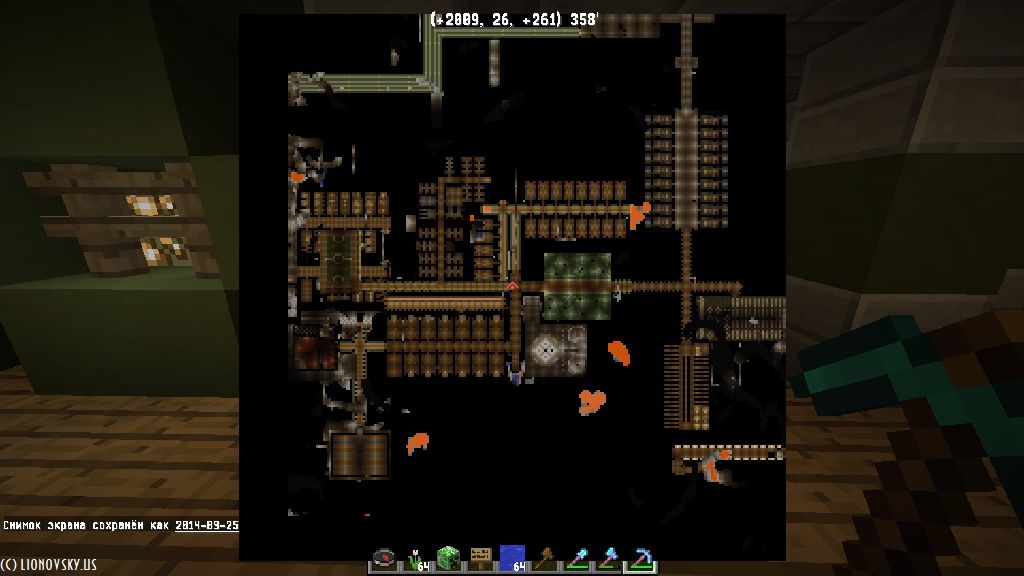Select the pink flower stack slot
Image resolution: width=1024 pixels, height=576 pixels.
pyautogui.click(x=416, y=559)
